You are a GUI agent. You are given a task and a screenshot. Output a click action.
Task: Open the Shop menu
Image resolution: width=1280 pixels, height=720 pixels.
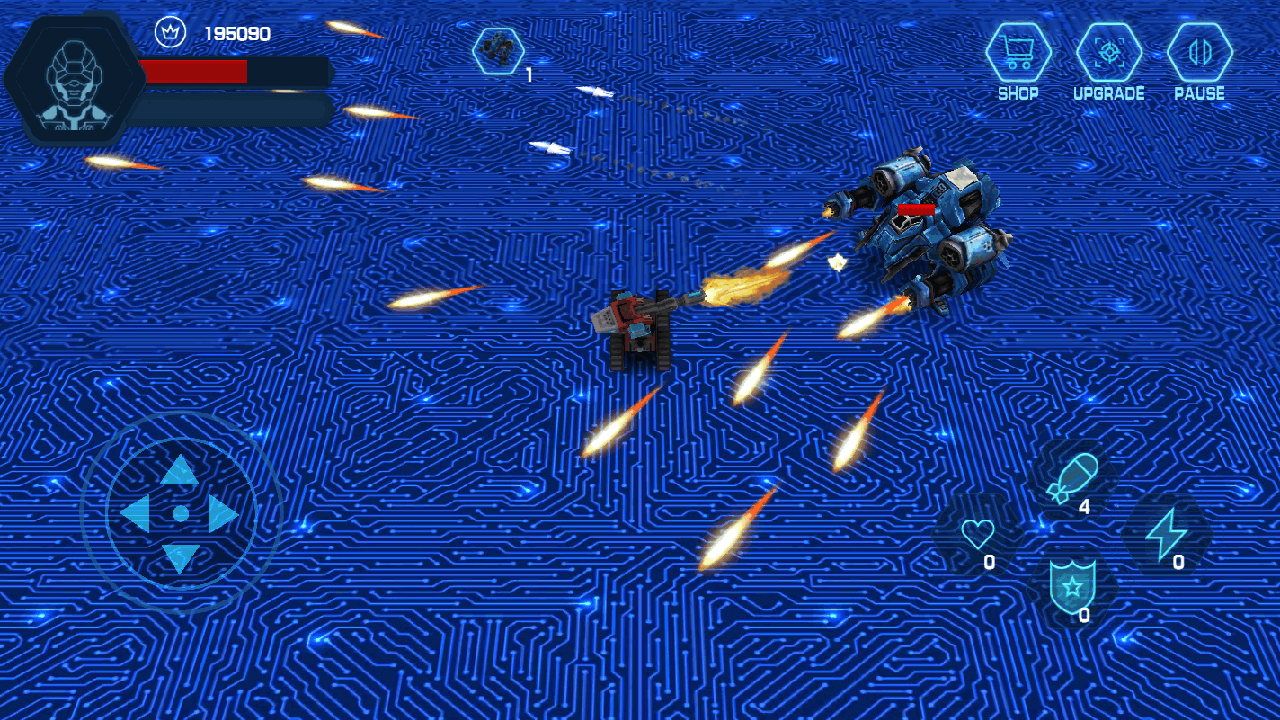pos(1018,53)
